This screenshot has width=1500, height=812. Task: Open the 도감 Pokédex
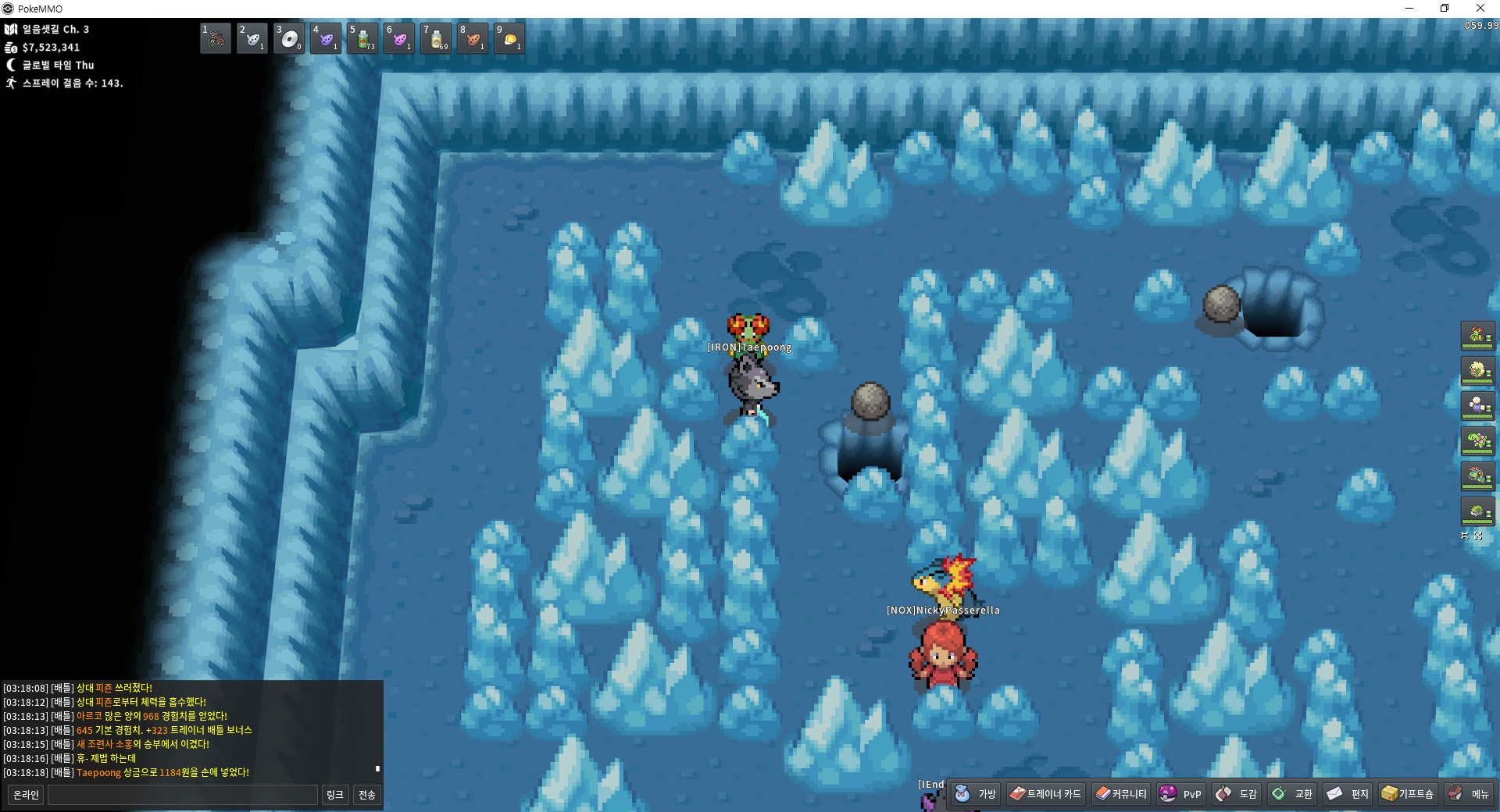[x=1237, y=794]
